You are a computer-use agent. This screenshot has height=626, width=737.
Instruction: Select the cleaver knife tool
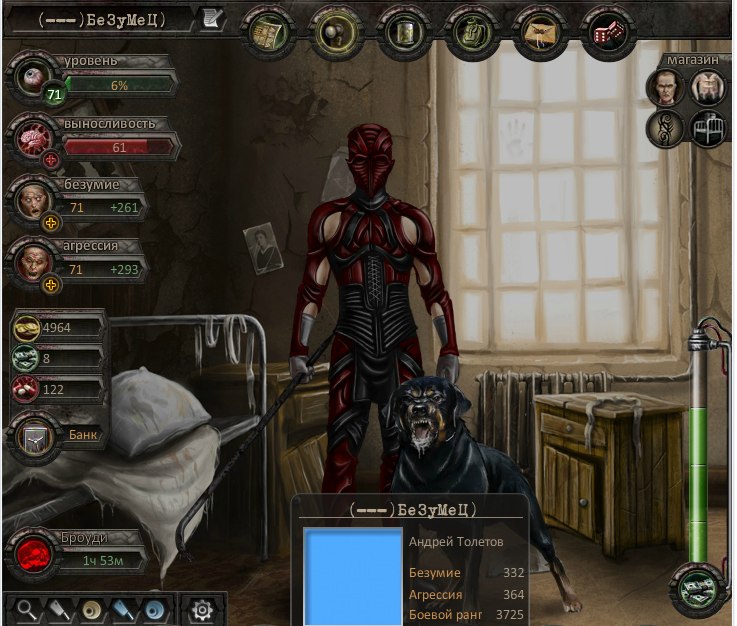coord(60,609)
